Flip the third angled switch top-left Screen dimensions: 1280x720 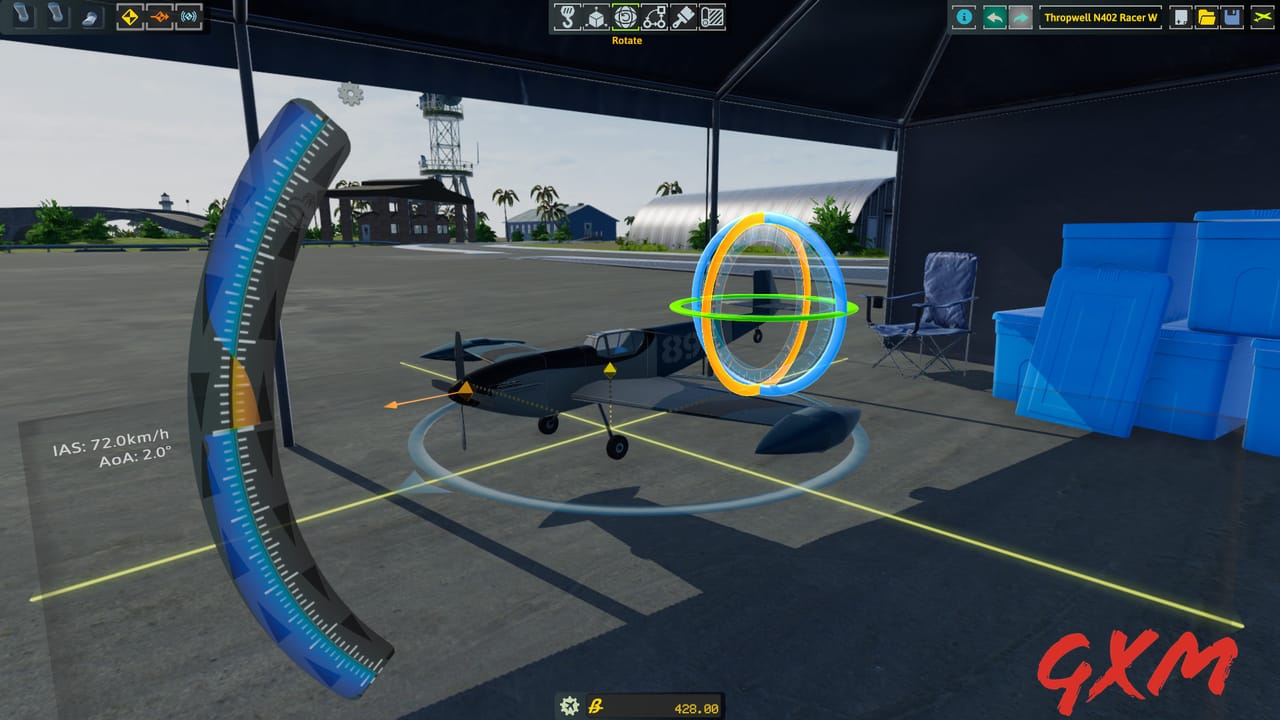pos(90,17)
